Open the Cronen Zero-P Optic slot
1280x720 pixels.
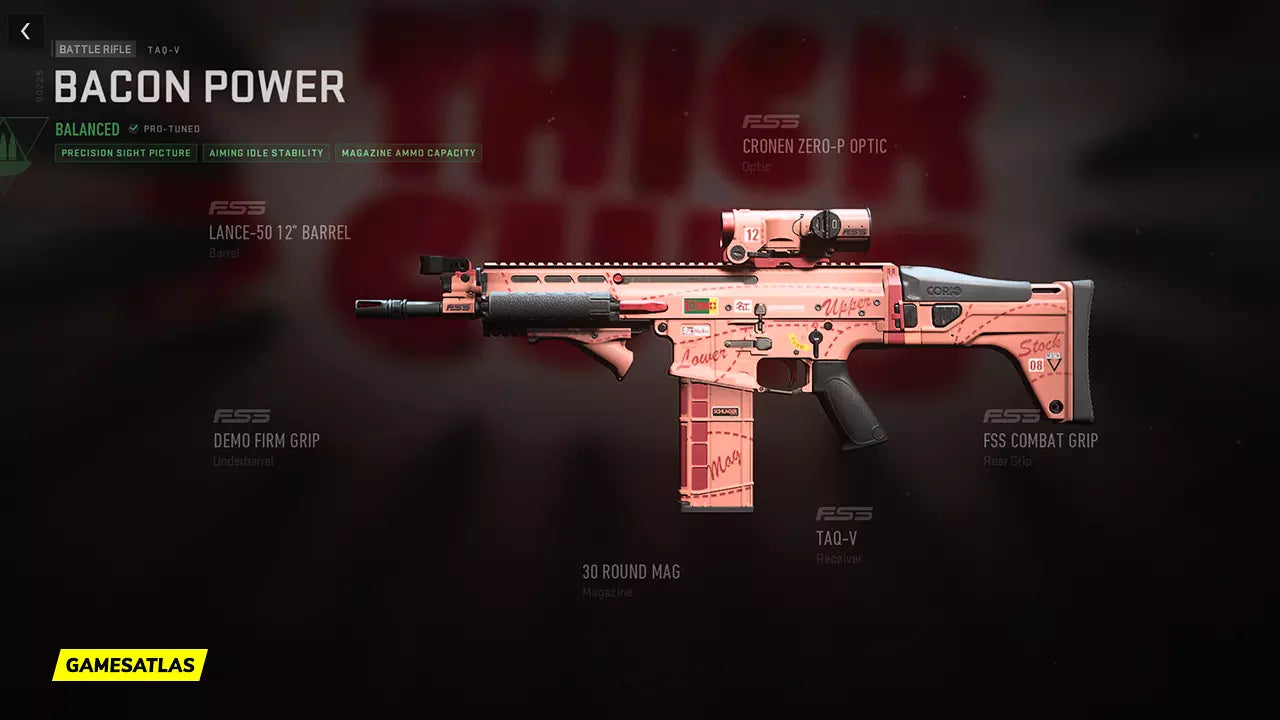[814, 146]
